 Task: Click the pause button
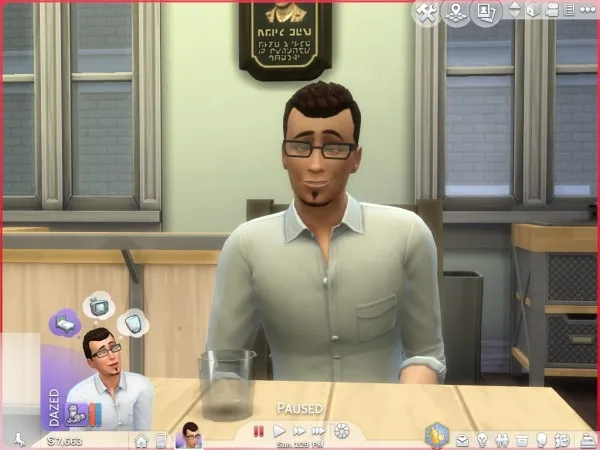click(257, 432)
